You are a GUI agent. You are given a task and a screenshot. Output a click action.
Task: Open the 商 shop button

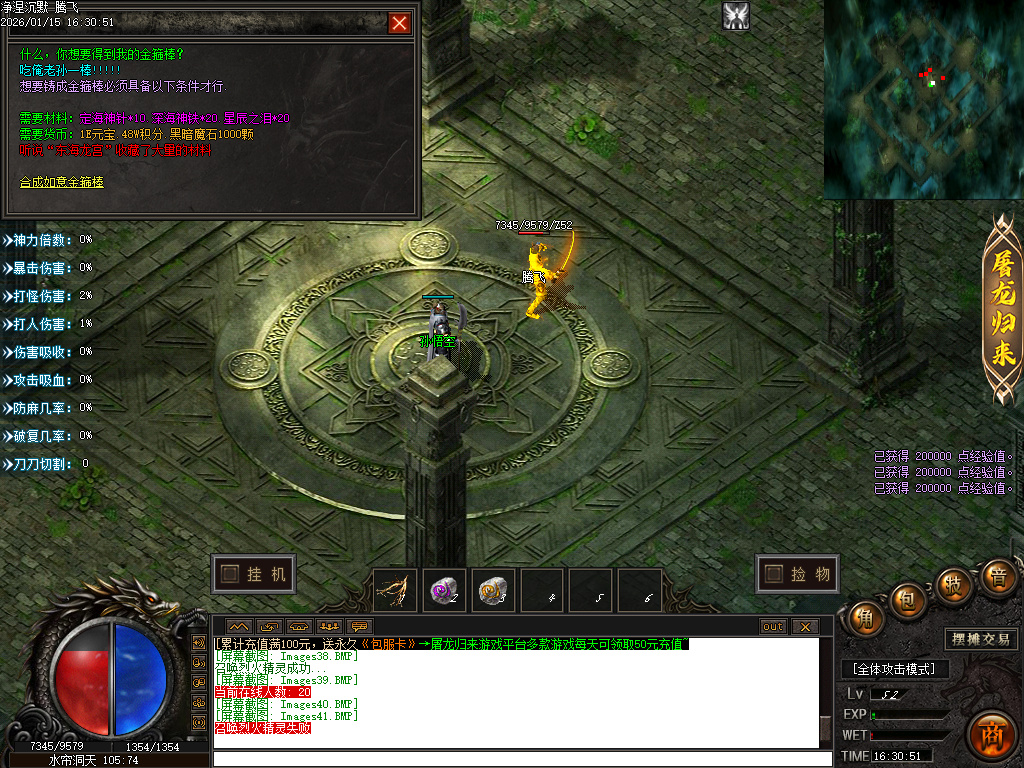(991, 732)
